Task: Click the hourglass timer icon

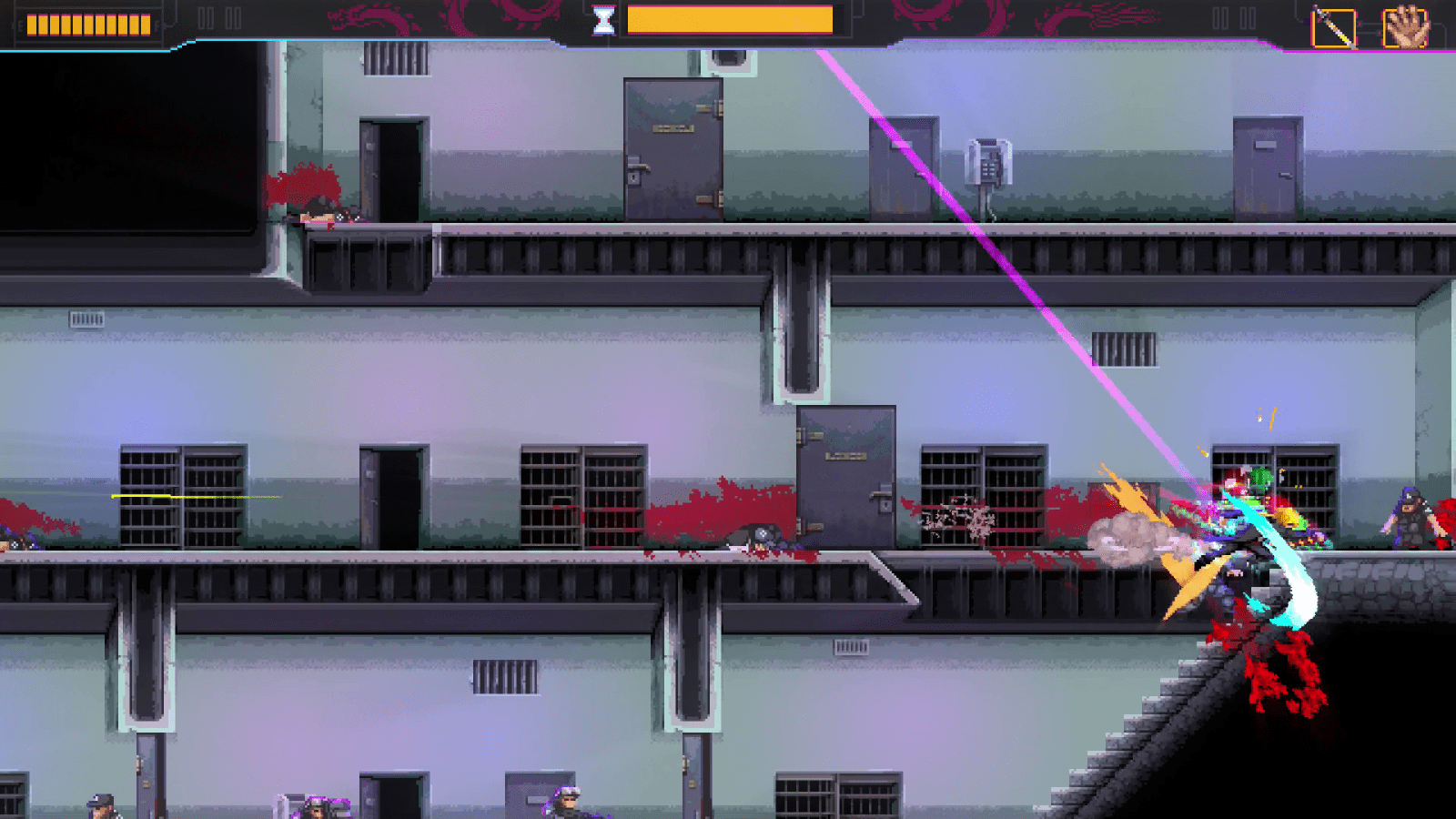Action: pos(601,18)
